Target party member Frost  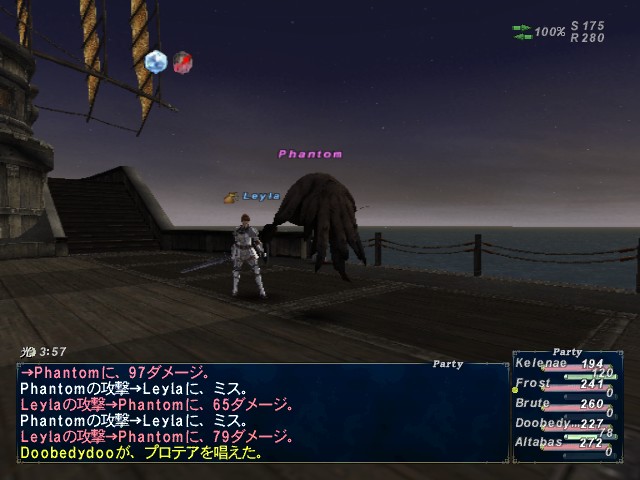click(x=533, y=383)
